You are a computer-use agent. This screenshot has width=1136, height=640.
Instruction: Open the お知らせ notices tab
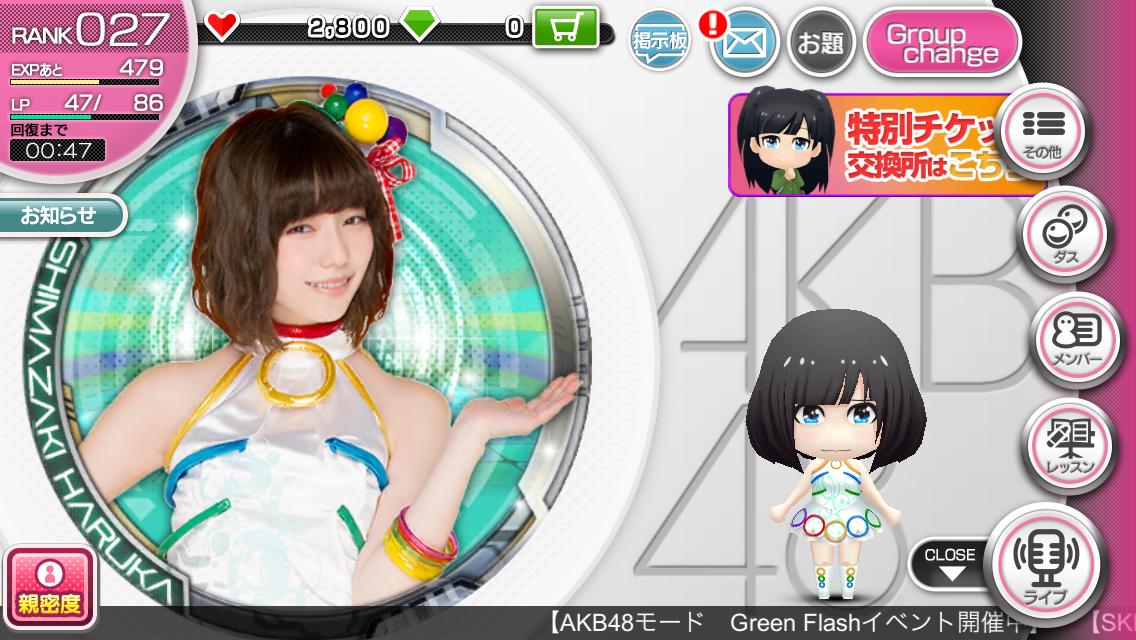tap(60, 215)
